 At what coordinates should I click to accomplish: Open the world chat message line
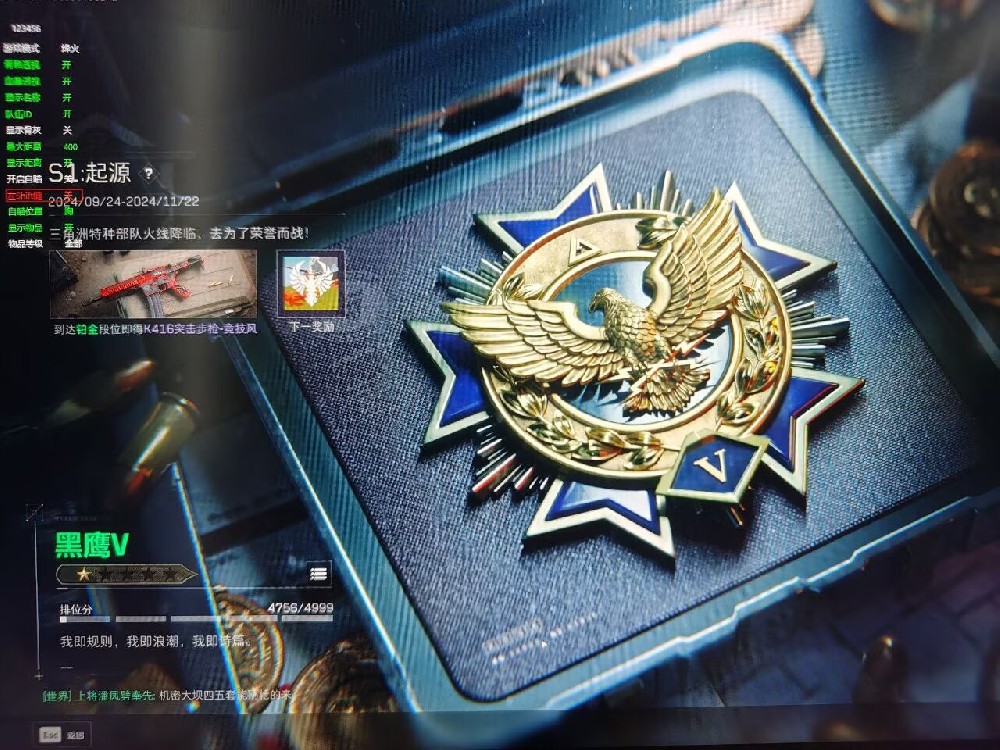point(170,695)
